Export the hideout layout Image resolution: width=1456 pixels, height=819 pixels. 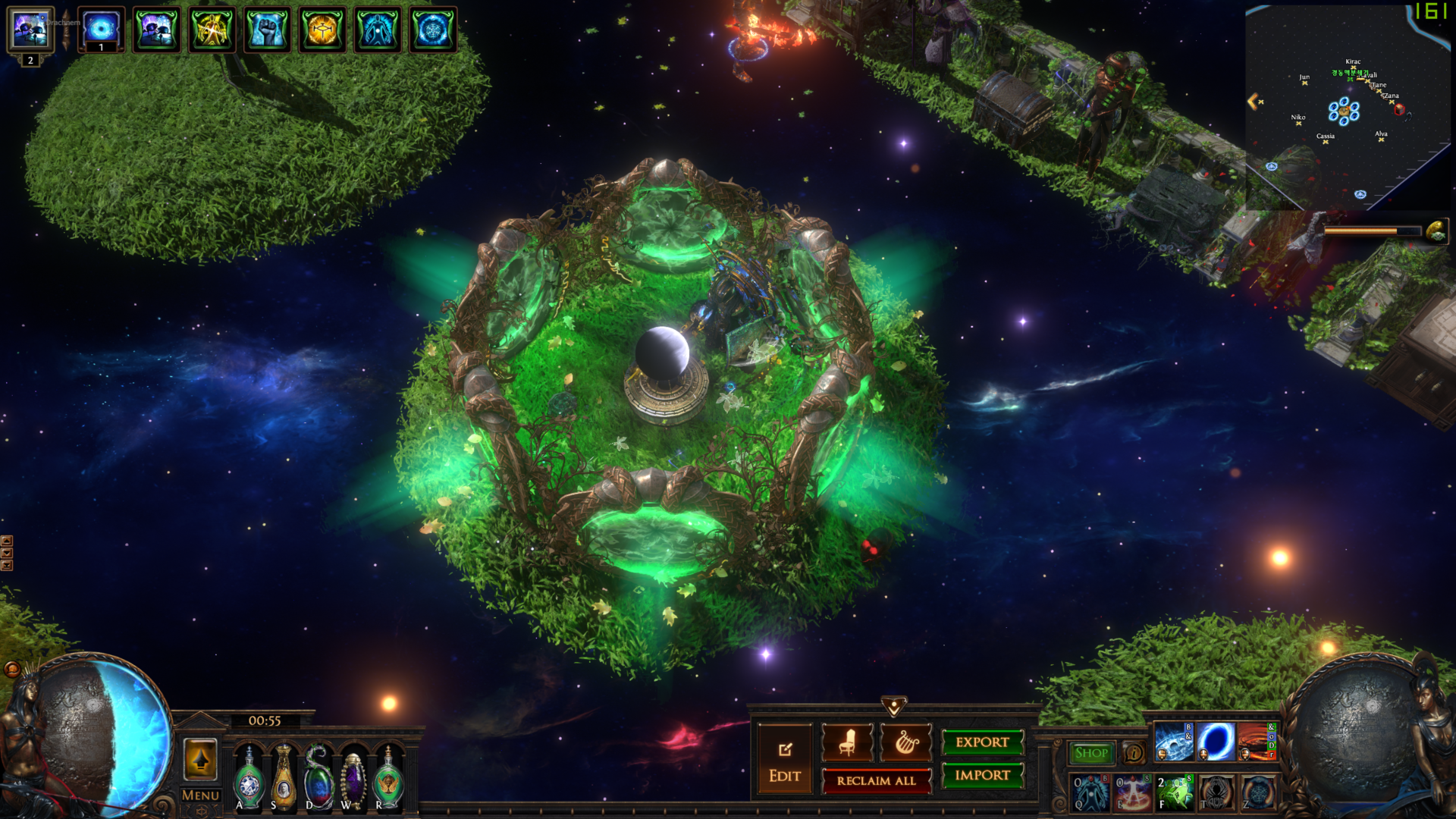(982, 742)
